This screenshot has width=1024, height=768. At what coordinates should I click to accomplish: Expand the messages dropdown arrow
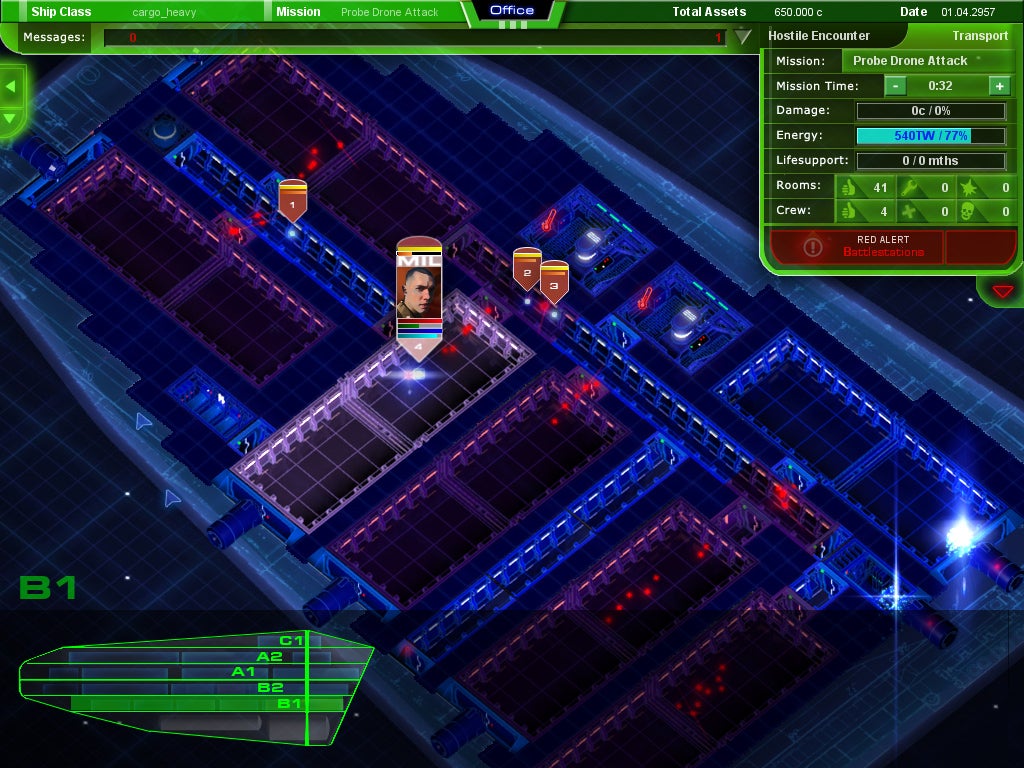(x=742, y=38)
